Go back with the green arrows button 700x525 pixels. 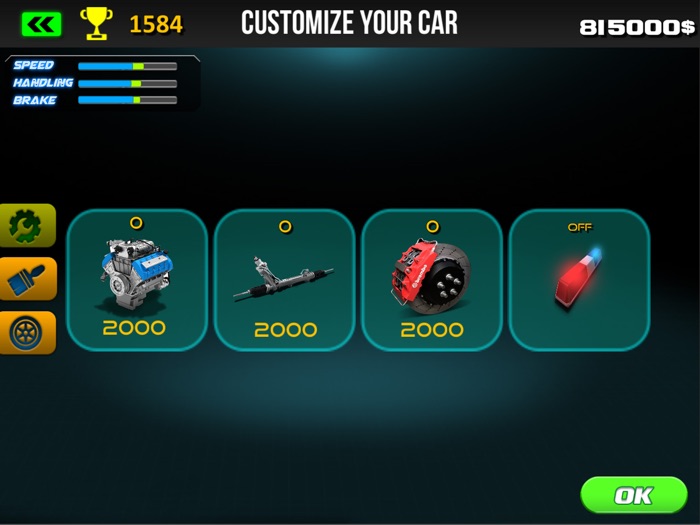coord(41,23)
